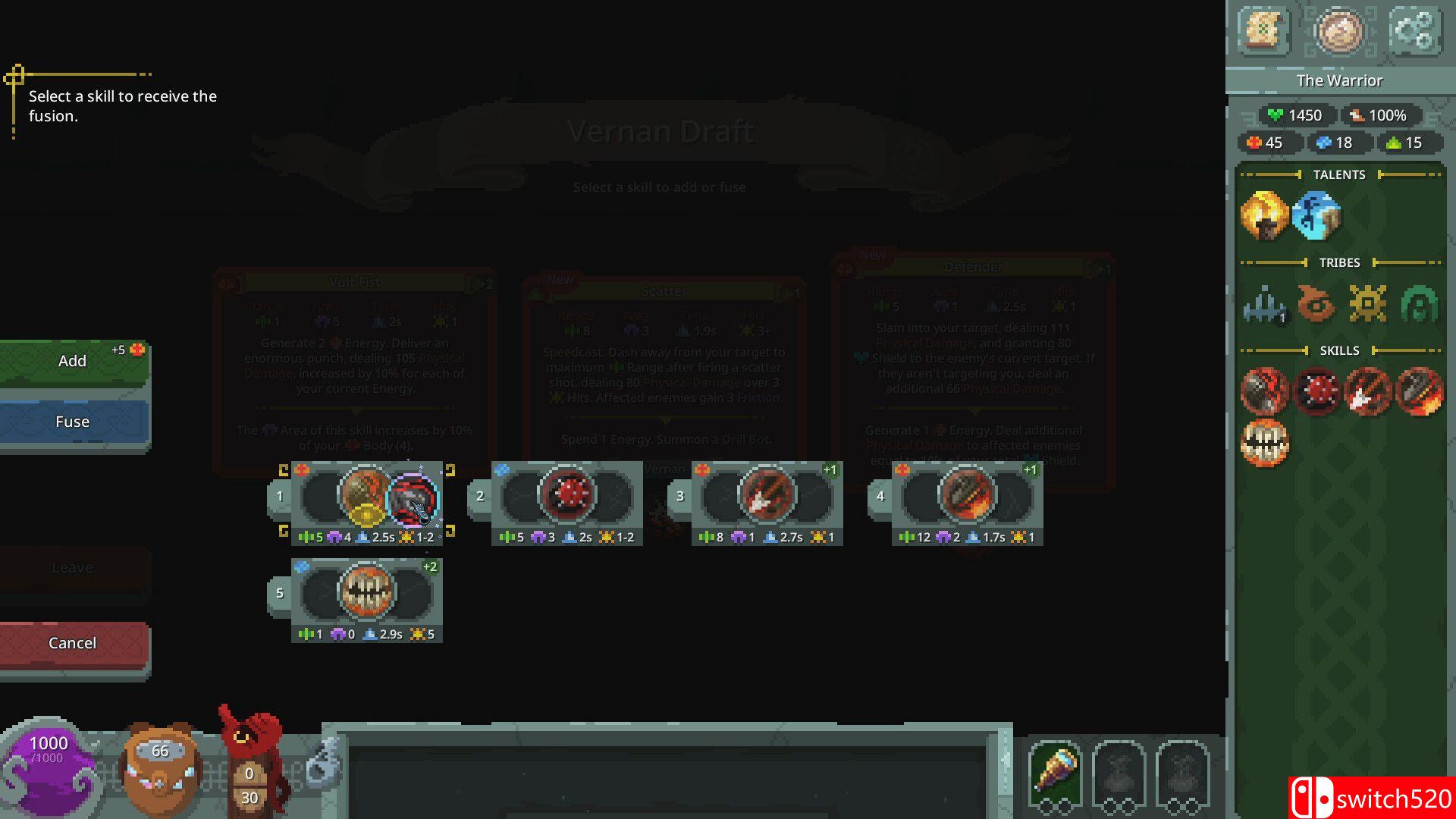Viewport: 1456px width, 819px height.
Task: View the yellow gear sun tribe
Action: [x=1367, y=304]
